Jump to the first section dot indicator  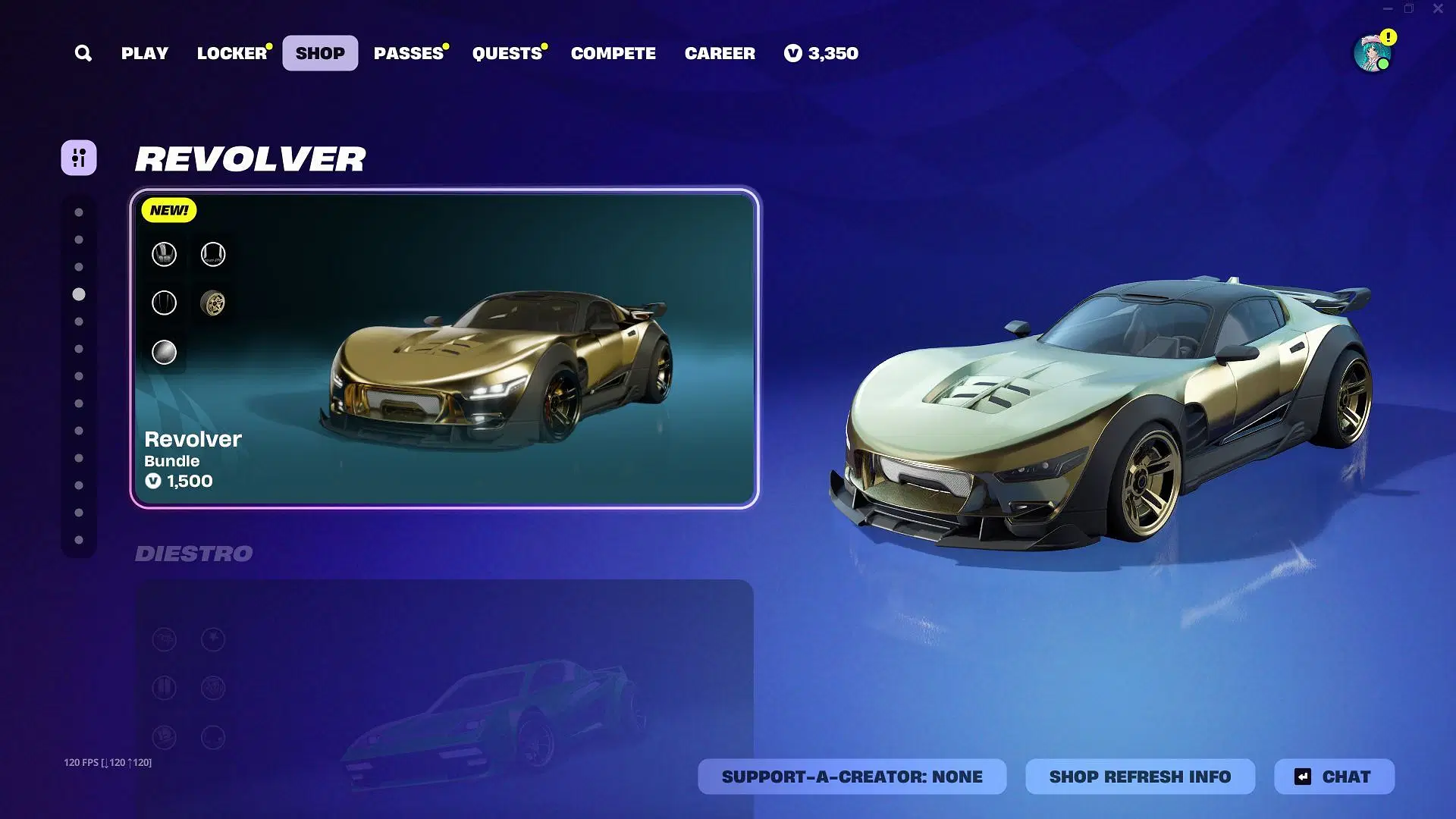pyautogui.click(x=79, y=212)
